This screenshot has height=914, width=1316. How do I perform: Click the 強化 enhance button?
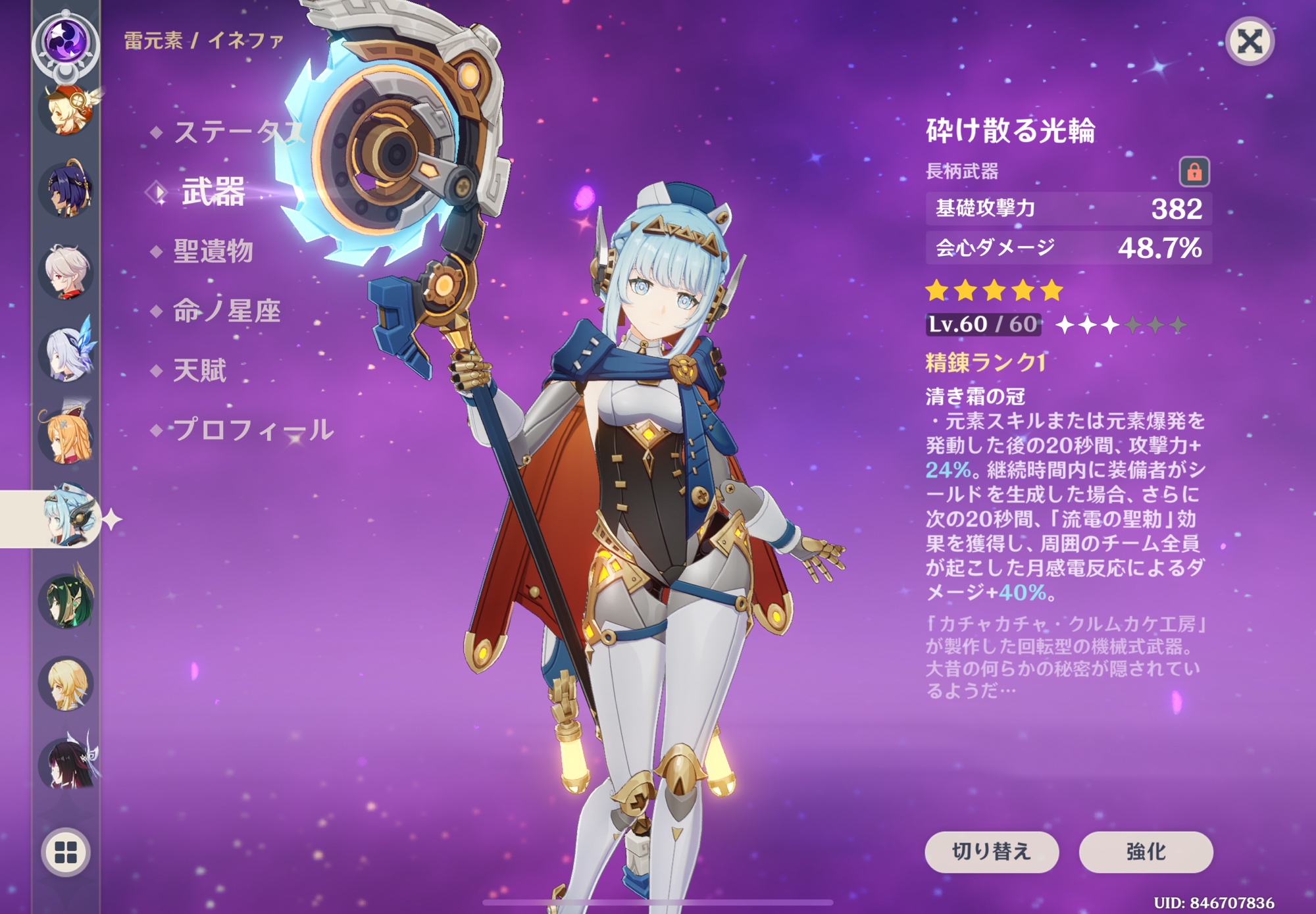point(1146,851)
